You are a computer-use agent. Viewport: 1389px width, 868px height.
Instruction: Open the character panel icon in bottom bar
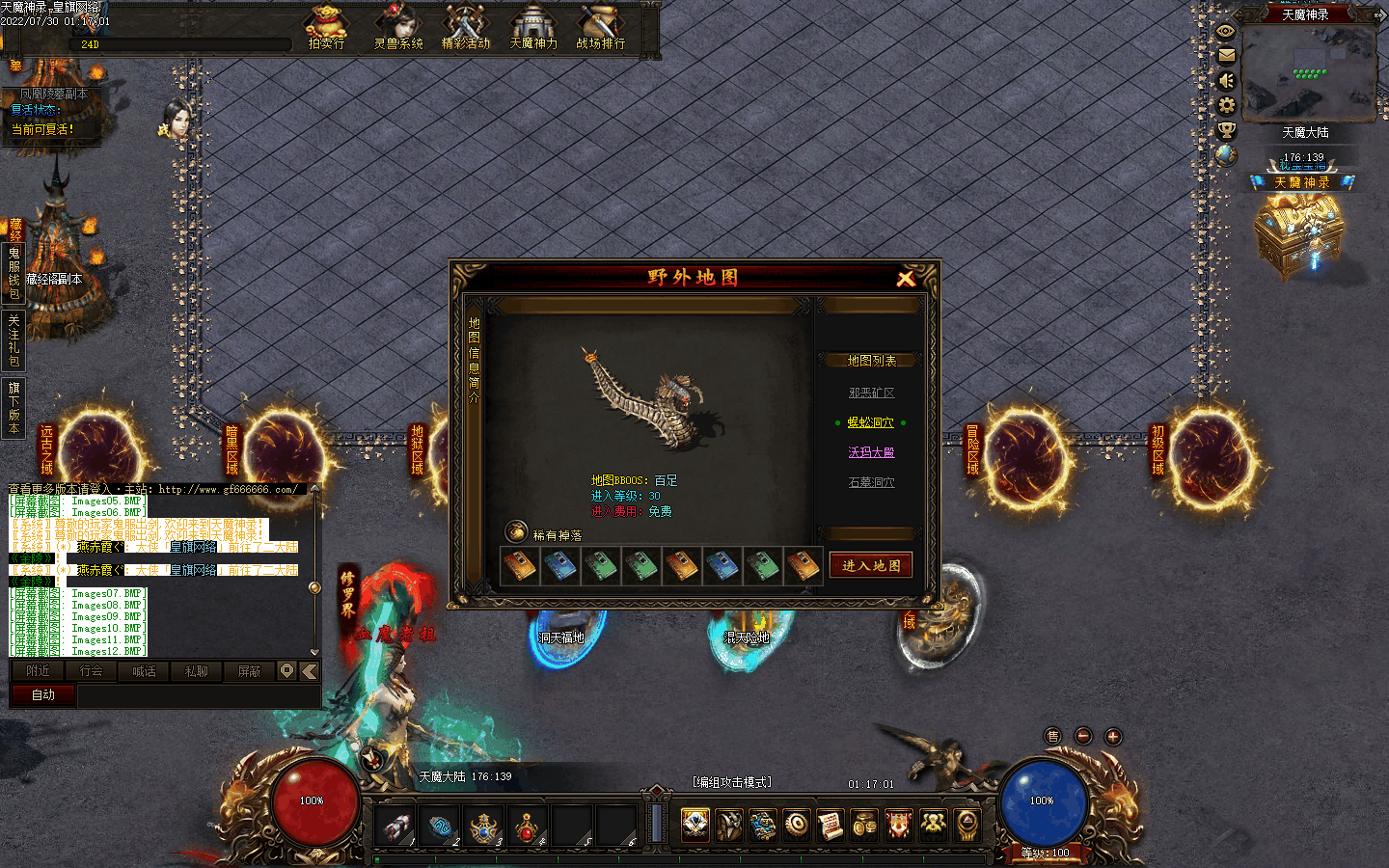point(694,825)
